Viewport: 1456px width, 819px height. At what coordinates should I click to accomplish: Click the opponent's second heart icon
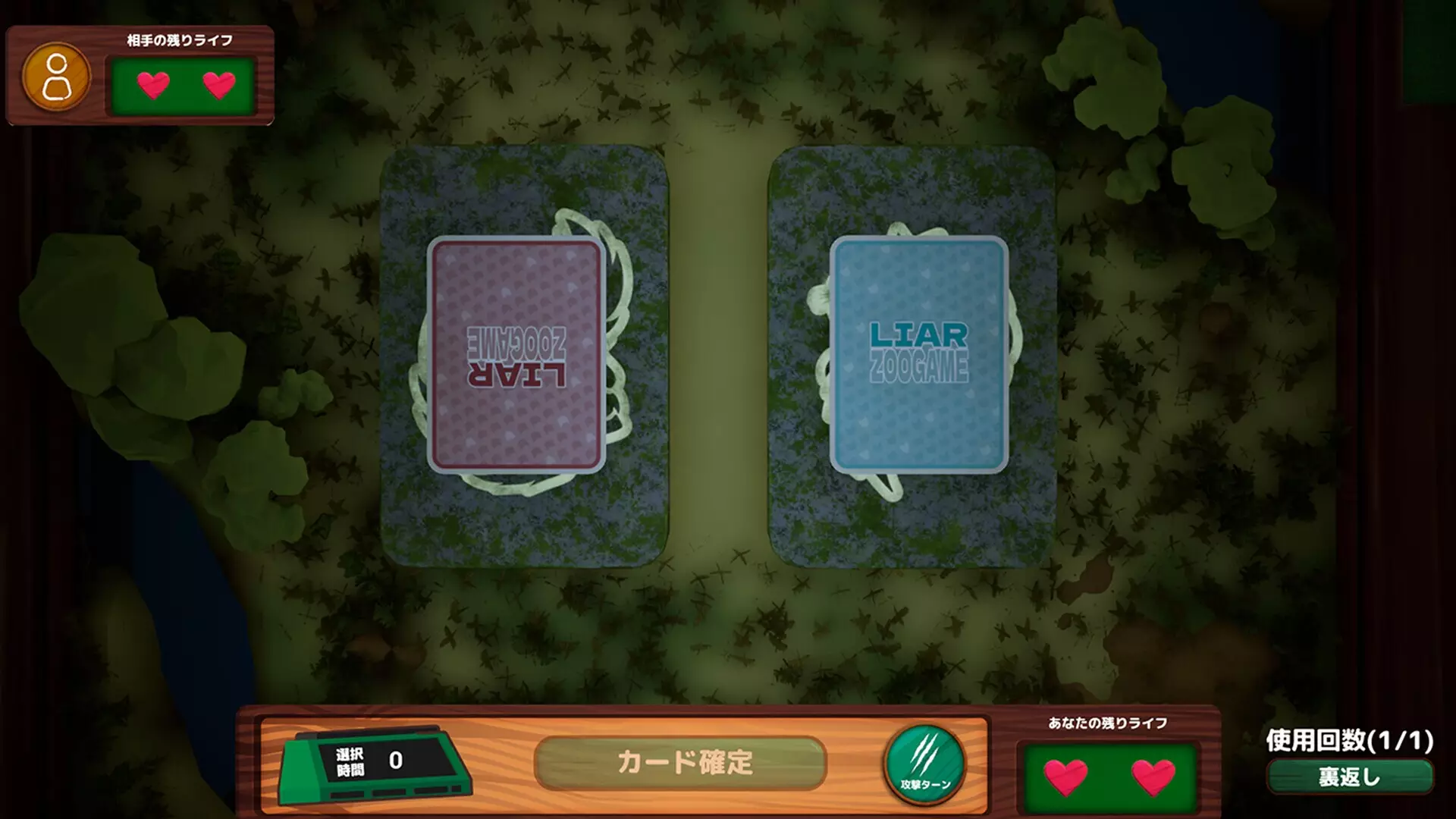click(x=218, y=86)
